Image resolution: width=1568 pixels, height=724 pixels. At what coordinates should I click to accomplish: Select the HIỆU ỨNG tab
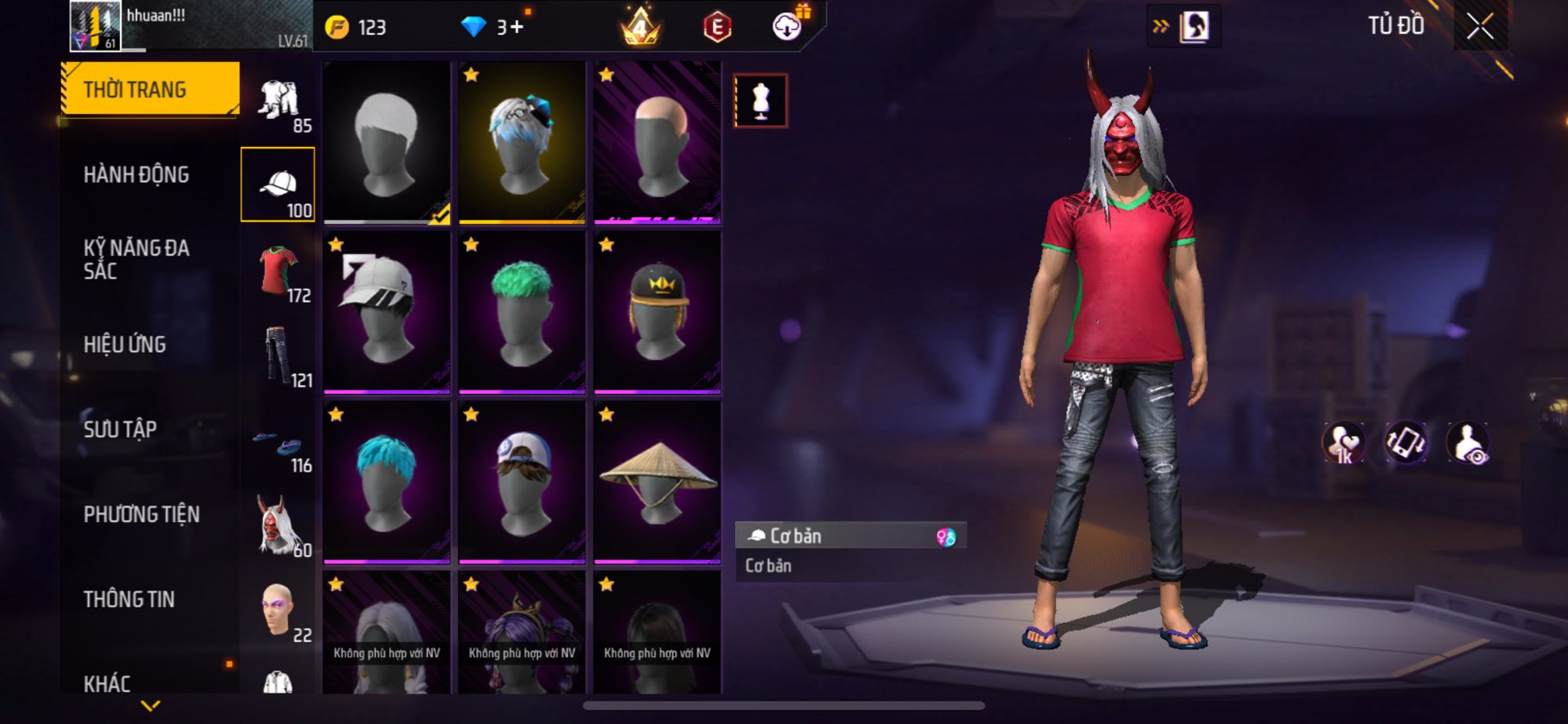(x=125, y=344)
